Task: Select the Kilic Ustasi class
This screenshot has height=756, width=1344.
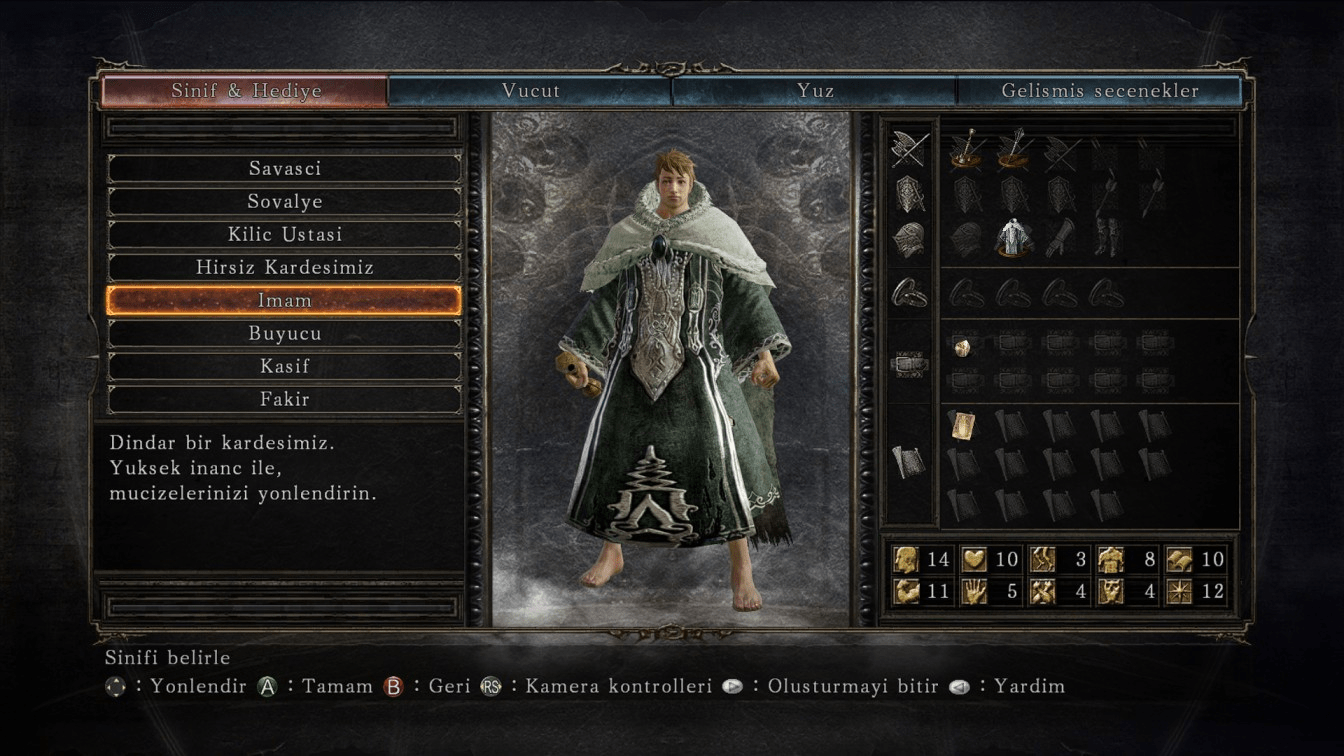Action: point(284,235)
